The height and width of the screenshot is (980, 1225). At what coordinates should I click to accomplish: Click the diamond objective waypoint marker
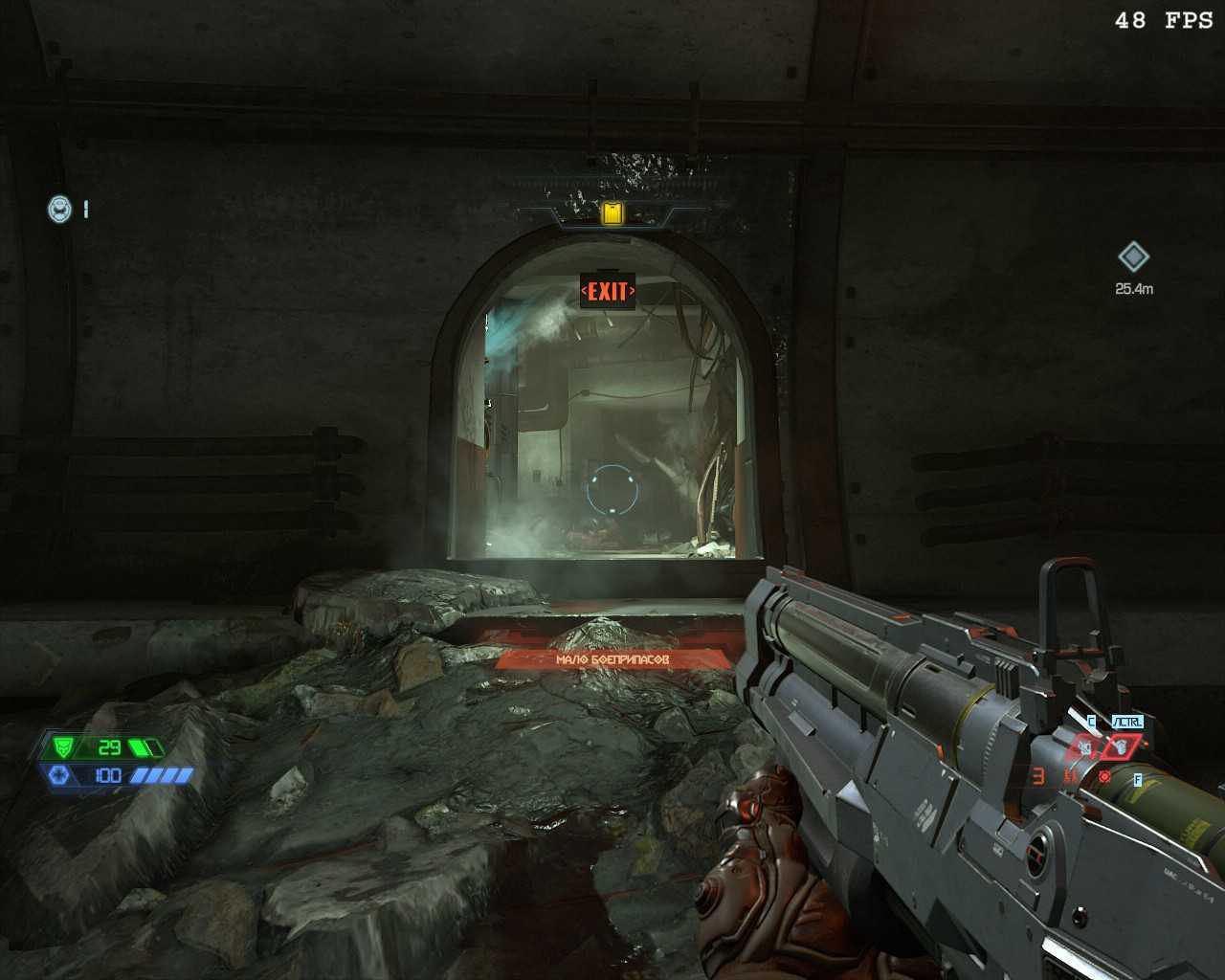(1133, 256)
